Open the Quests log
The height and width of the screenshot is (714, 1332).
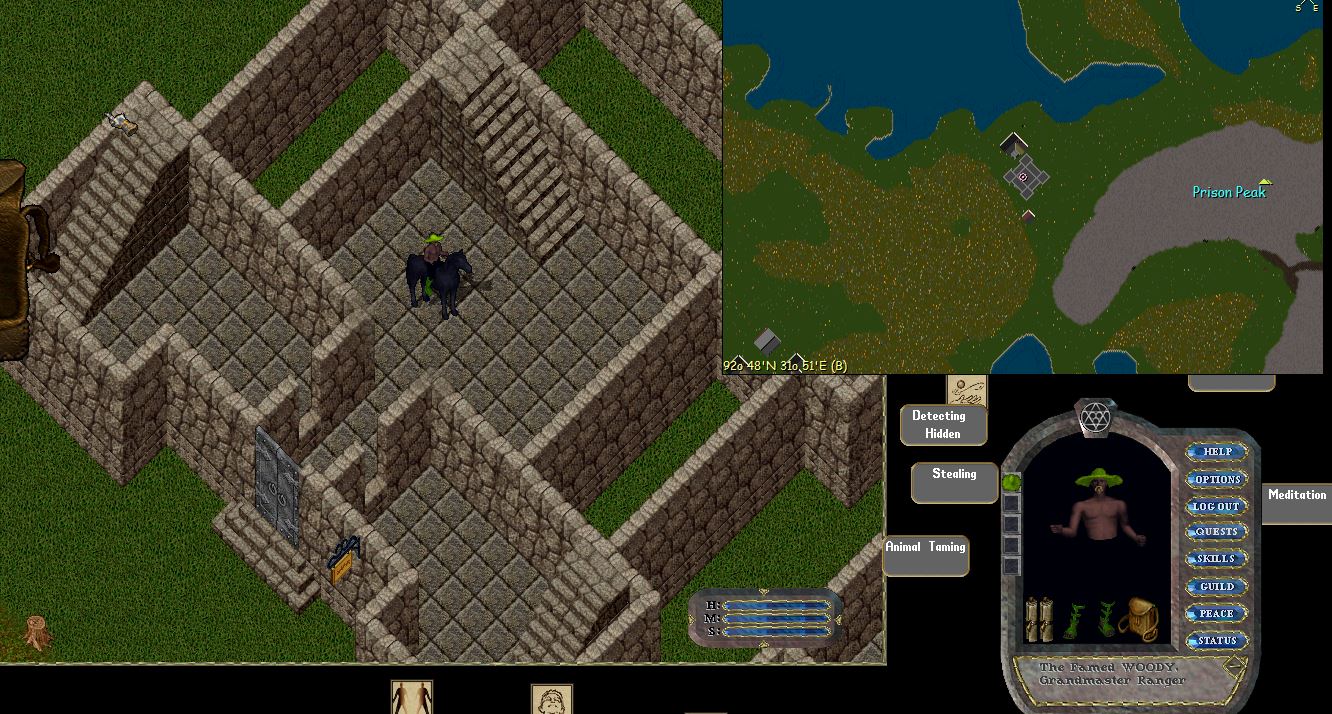[1216, 532]
